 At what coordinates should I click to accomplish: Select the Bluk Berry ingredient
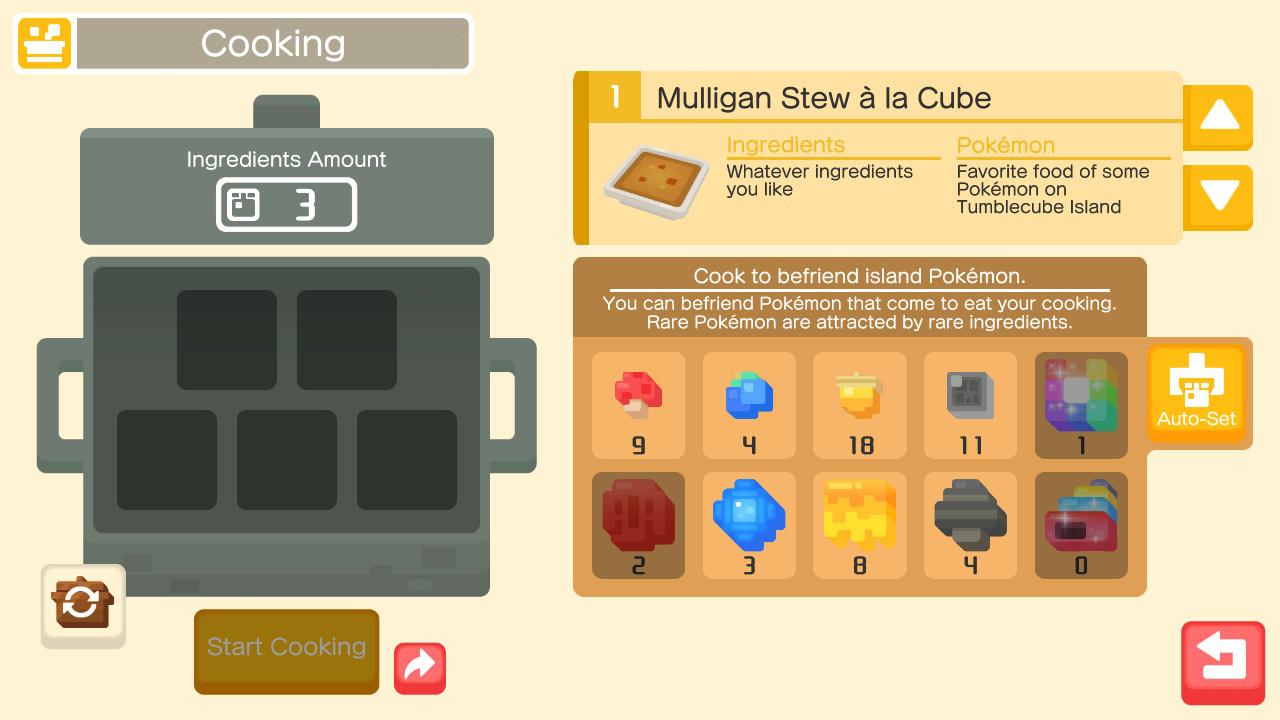pyautogui.click(x=749, y=405)
